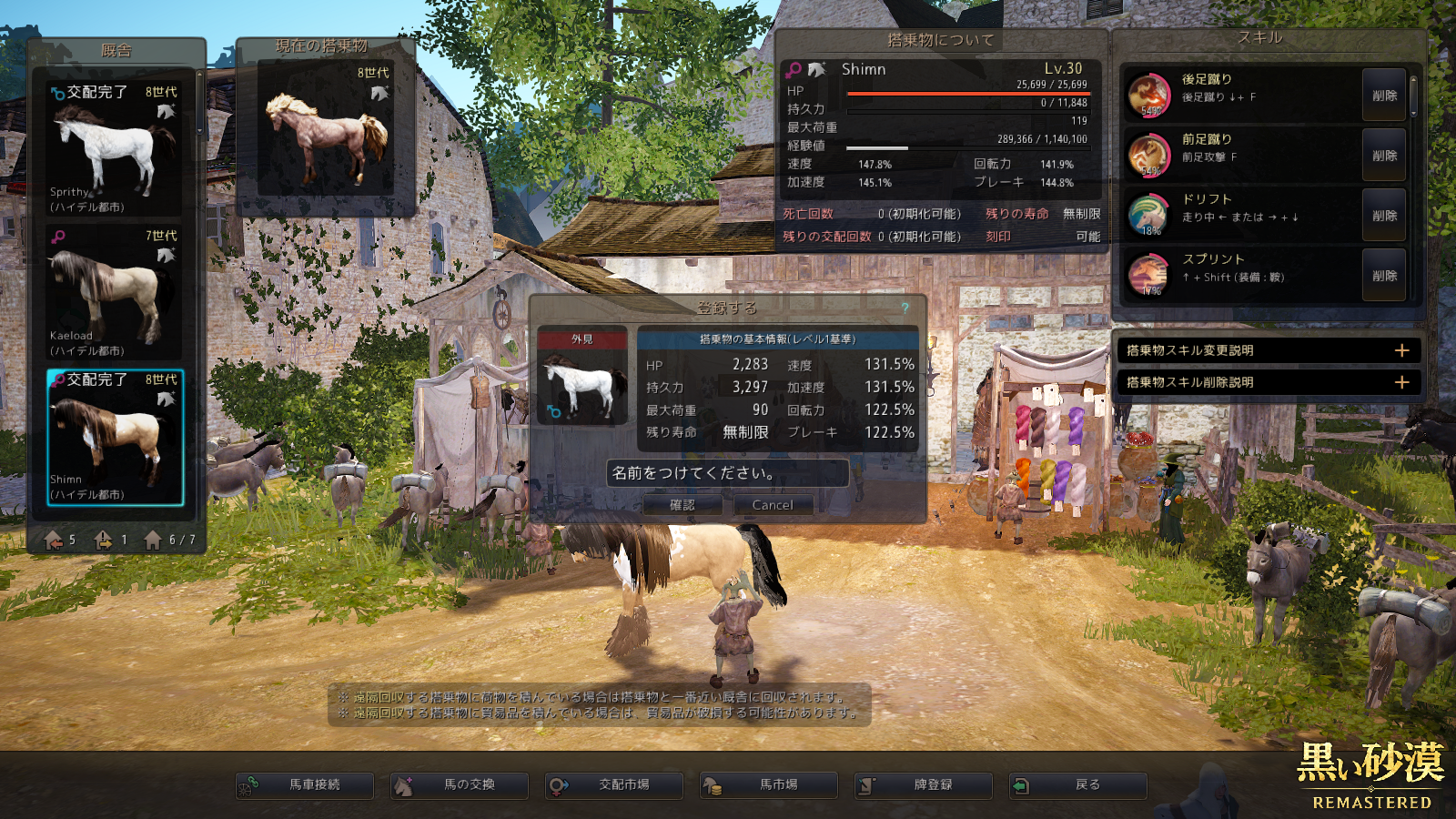Select the Kaeload horse entry

[115, 293]
